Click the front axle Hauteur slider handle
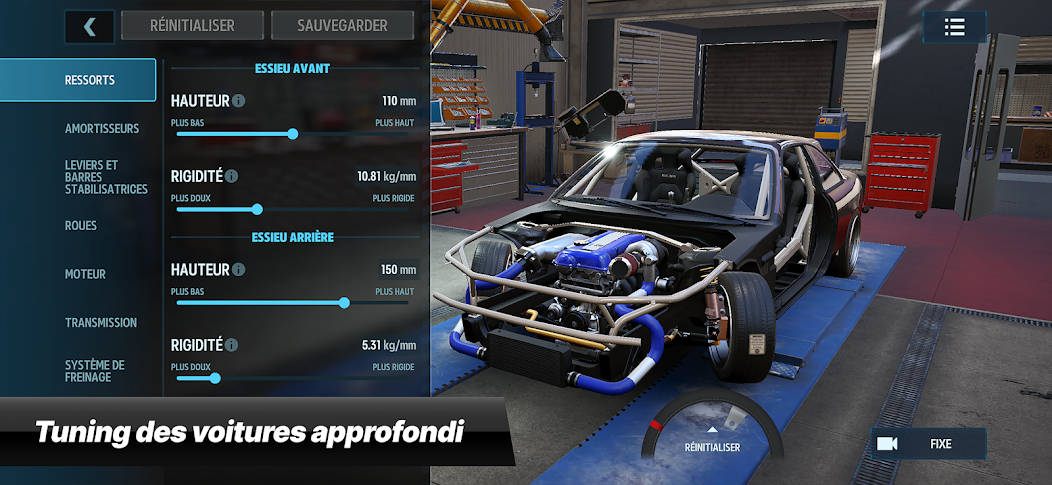Image resolution: width=1052 pixels, height=485 pixels. 293,133
